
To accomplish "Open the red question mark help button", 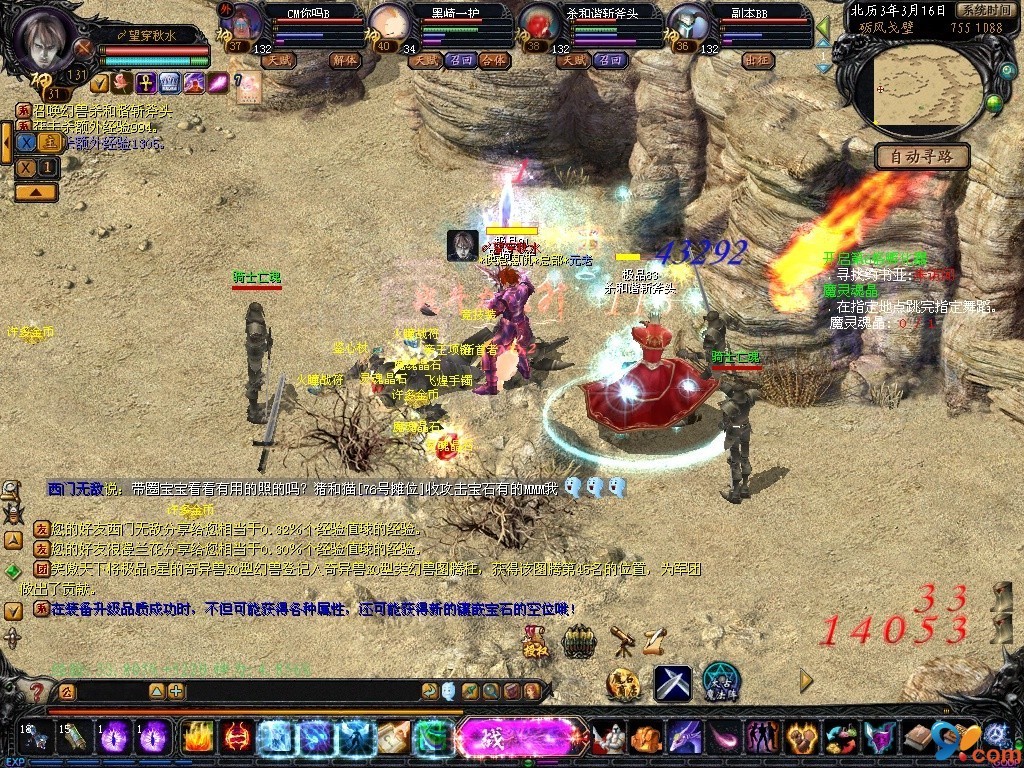I will 37,691.
